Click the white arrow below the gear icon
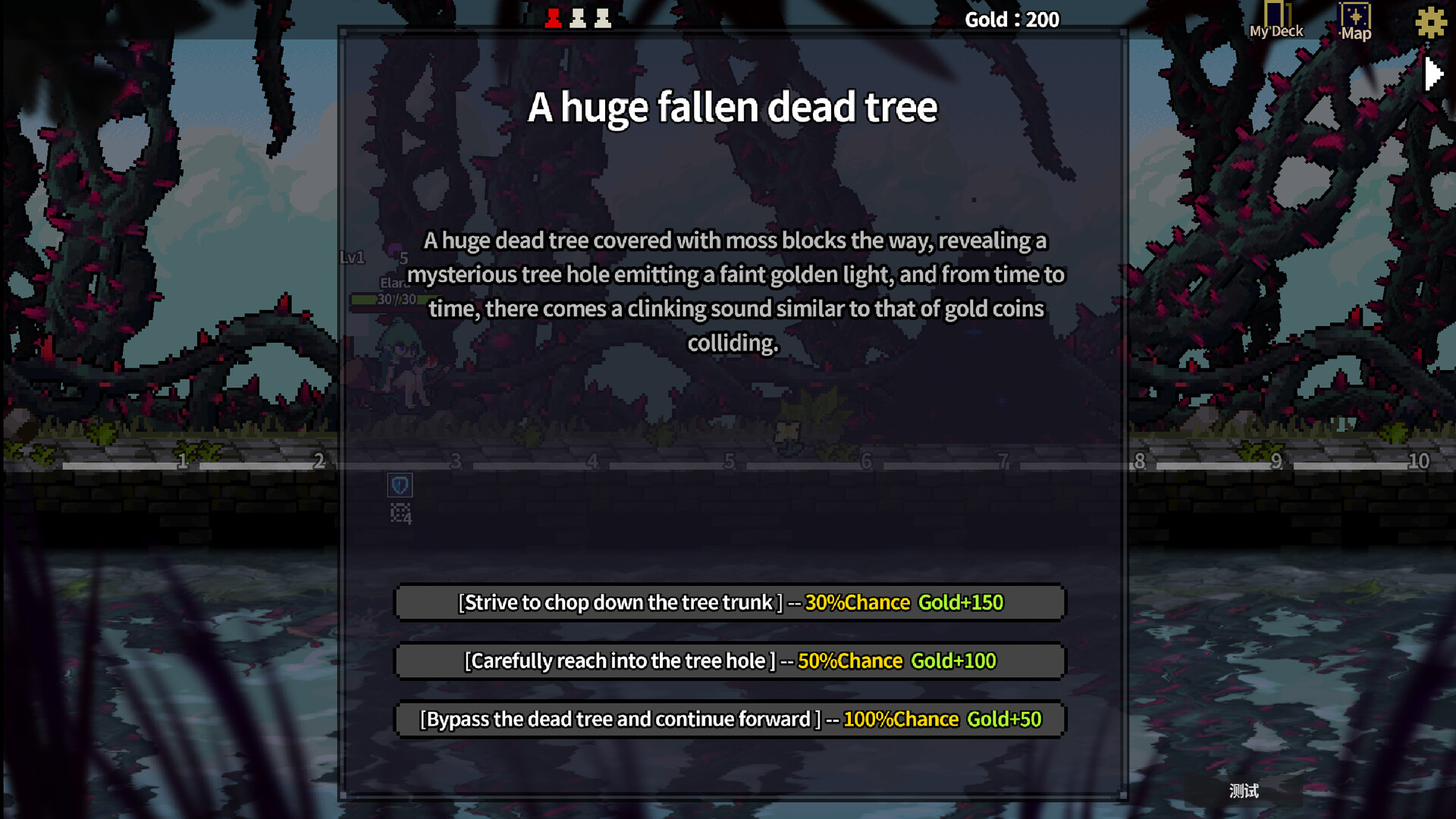 click(x=1433, y=73)
